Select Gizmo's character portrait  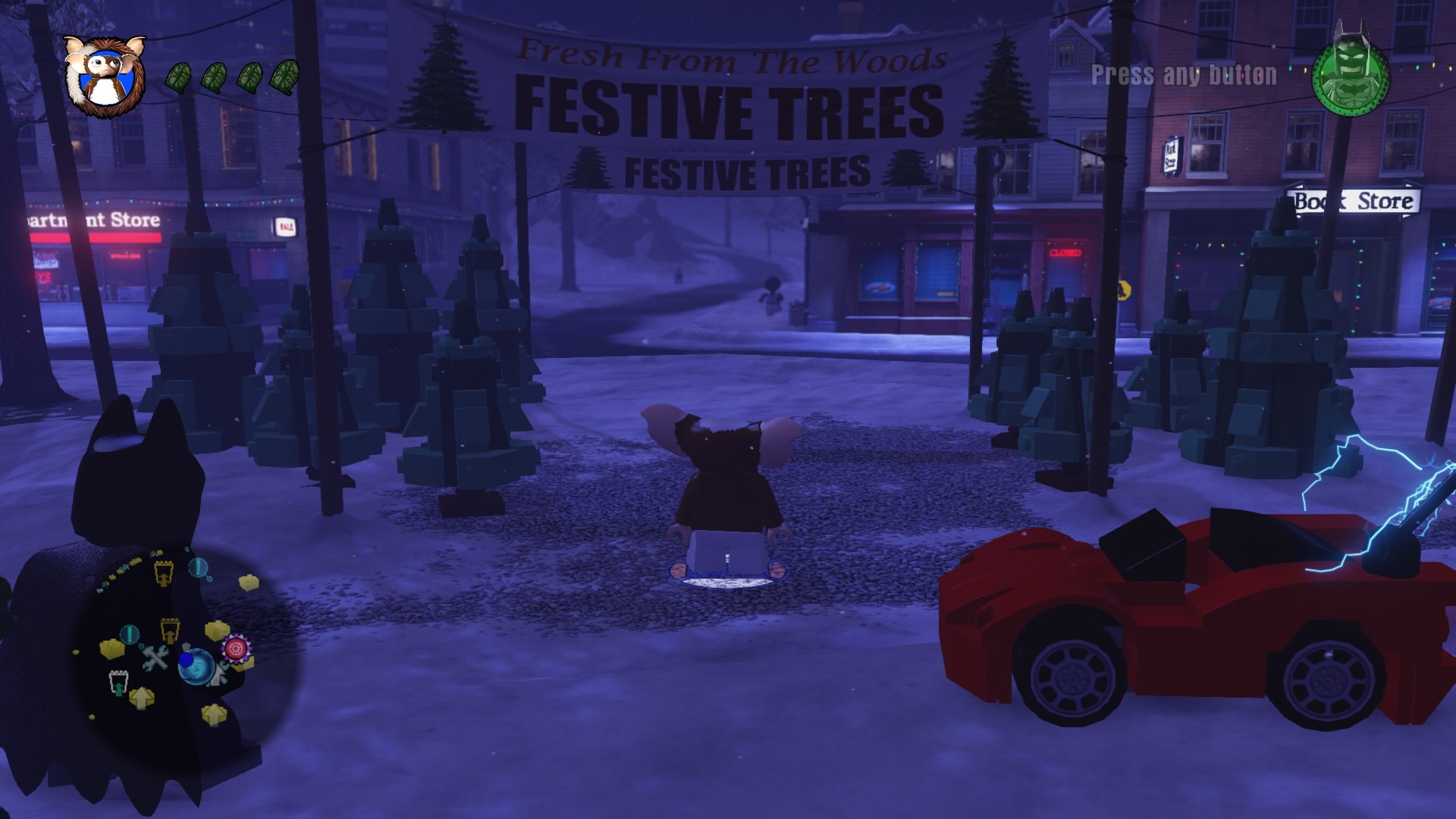point(105,76)
